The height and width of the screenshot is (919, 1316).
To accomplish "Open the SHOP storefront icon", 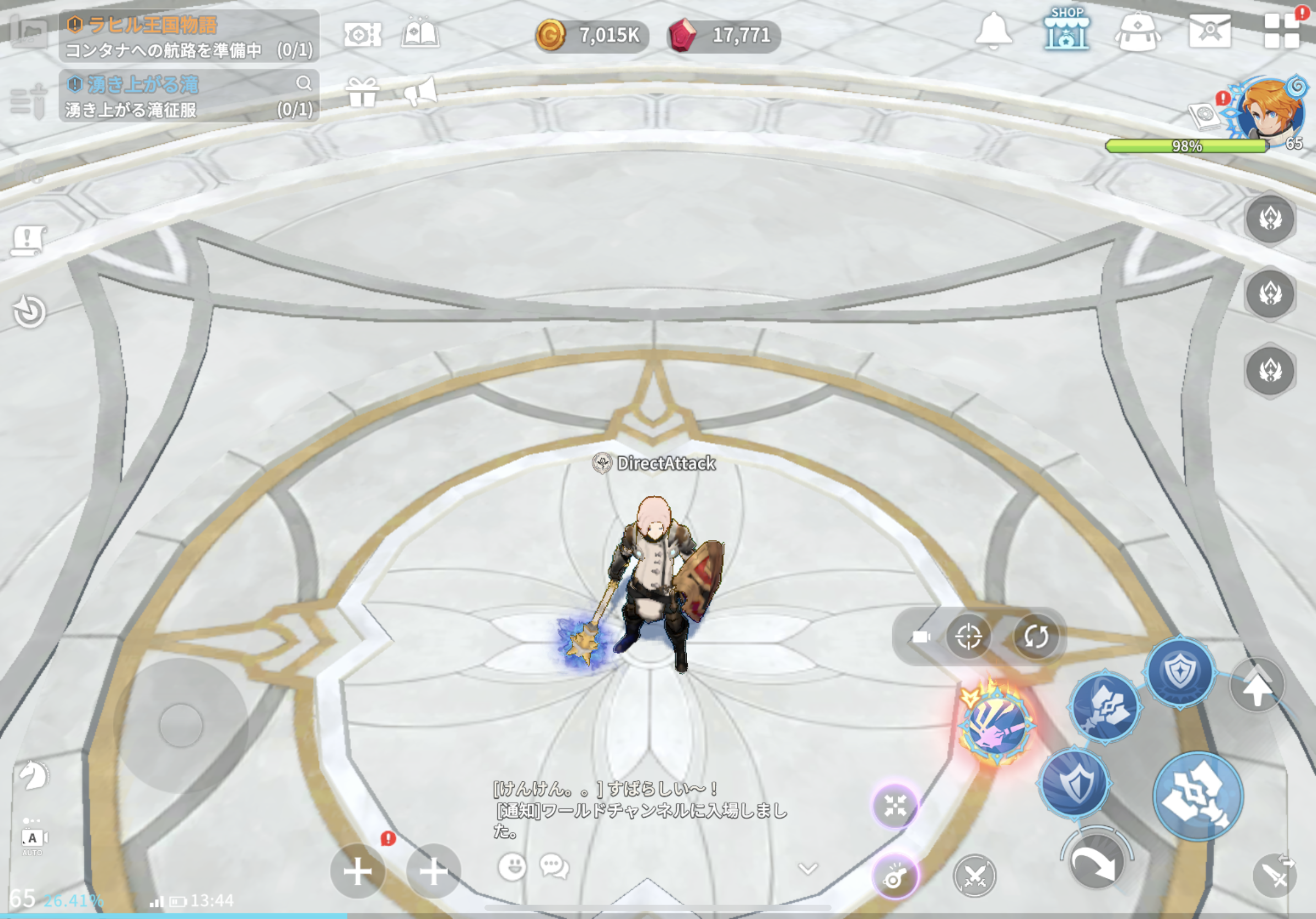I will [x=1066, y=30].
